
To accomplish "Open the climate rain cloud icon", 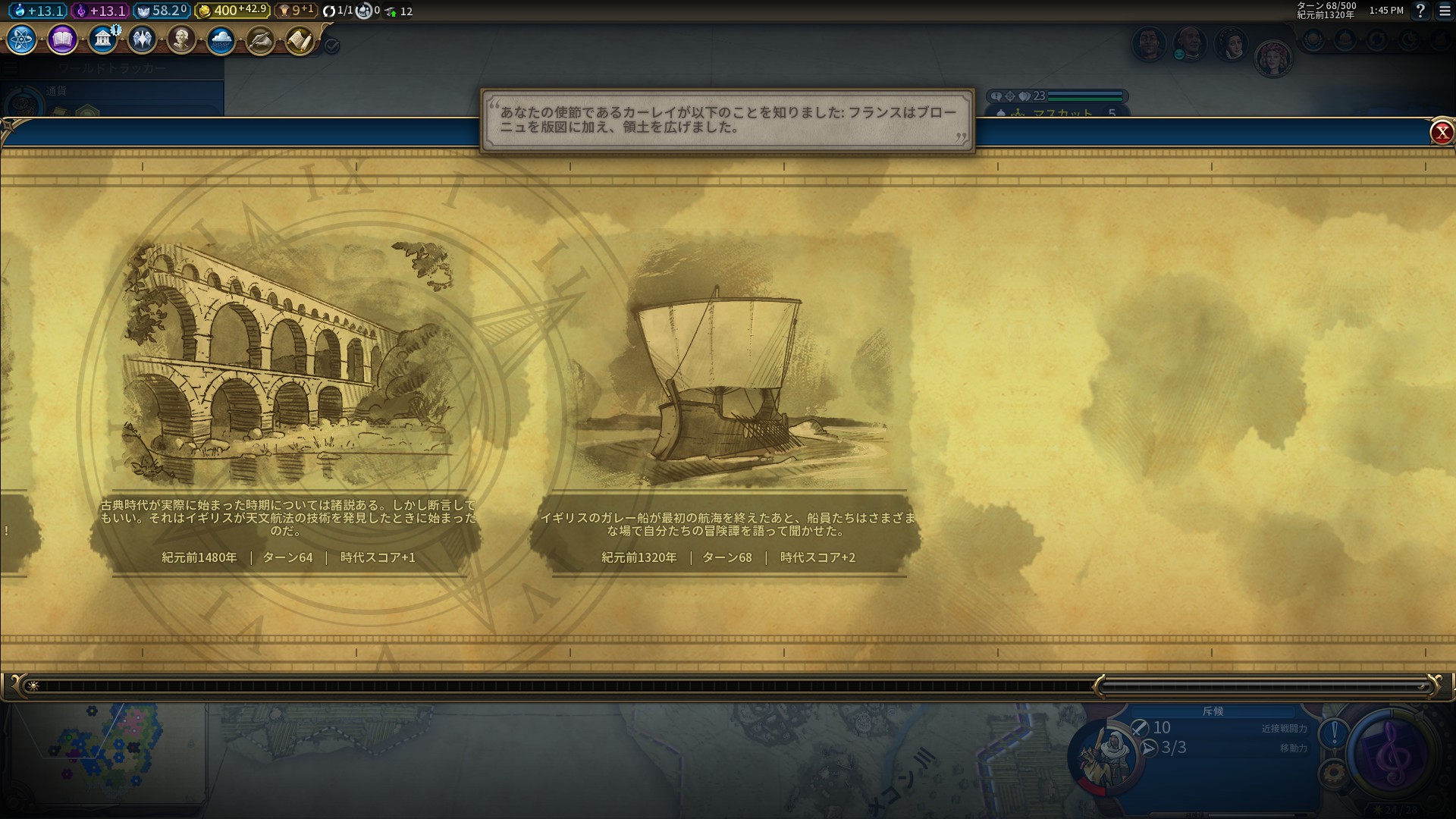I will click(221, 40).
